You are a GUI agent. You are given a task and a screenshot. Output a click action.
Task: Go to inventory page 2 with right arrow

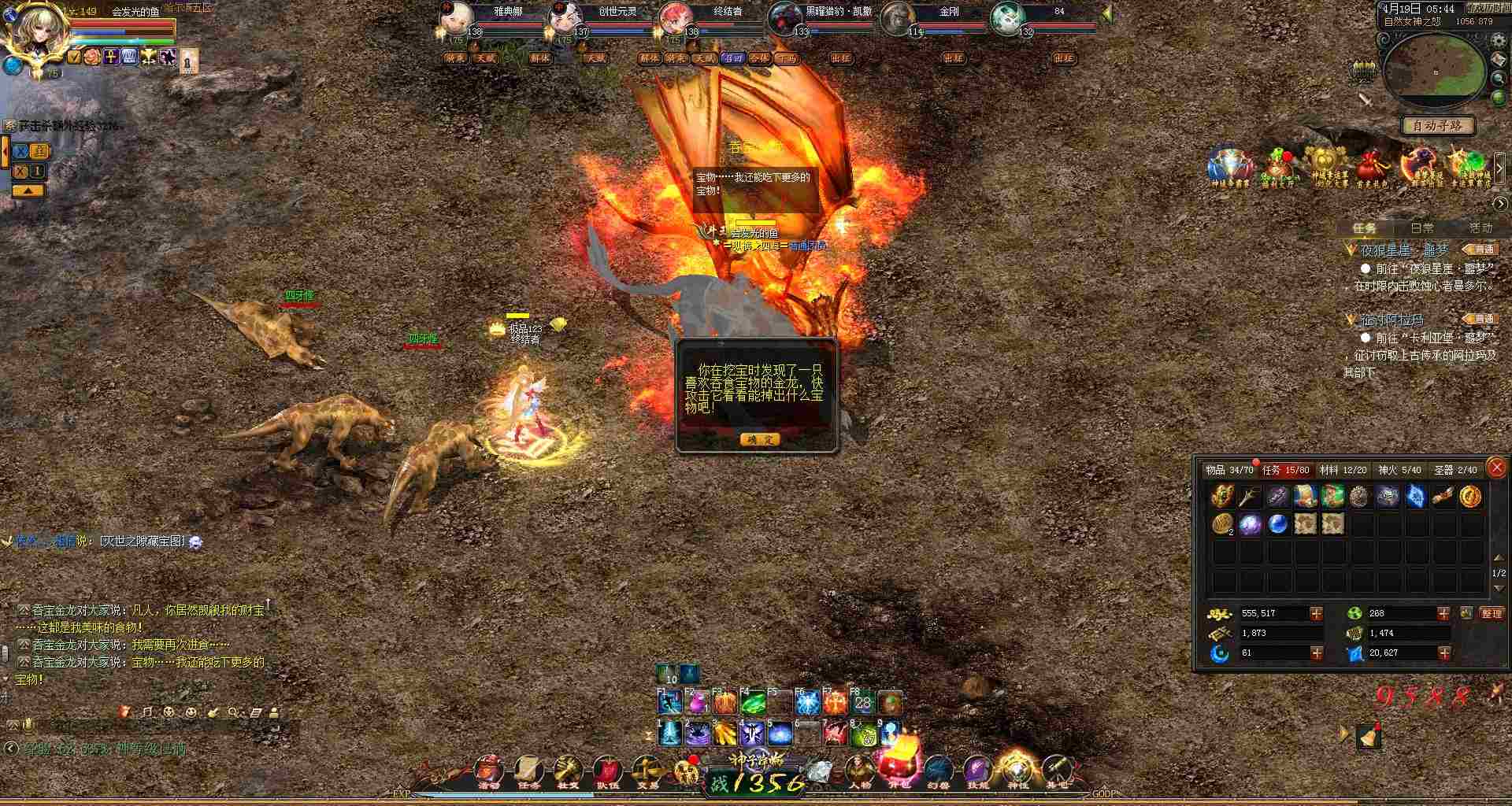tap(1499, 588)
